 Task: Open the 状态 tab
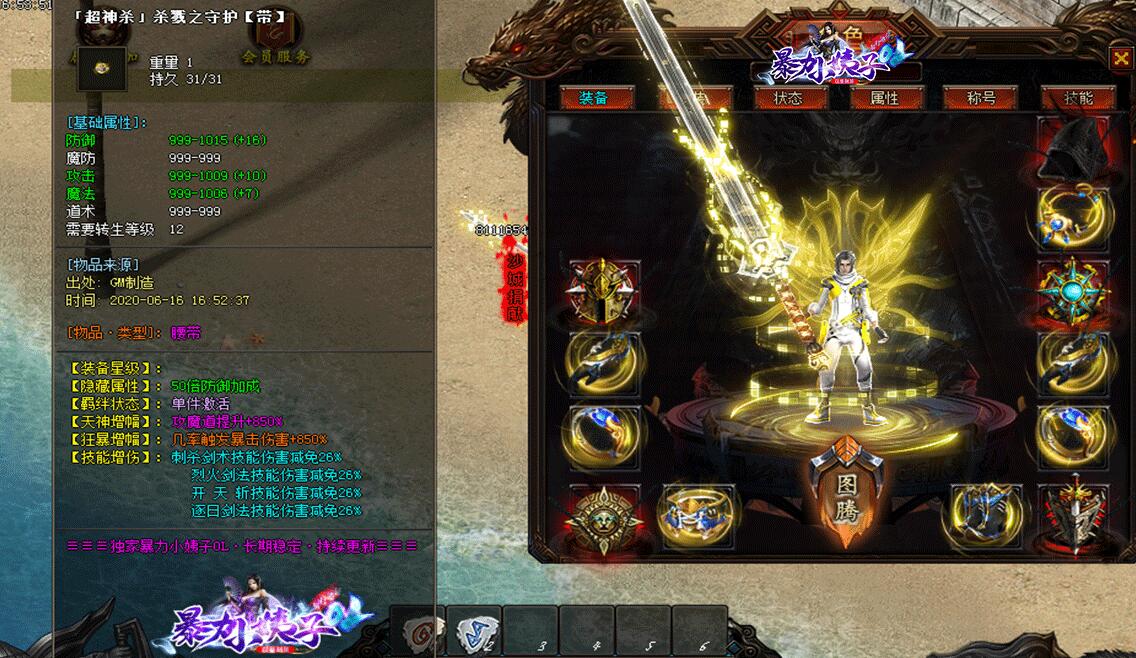pyautogui.click(x=787, y=98)
